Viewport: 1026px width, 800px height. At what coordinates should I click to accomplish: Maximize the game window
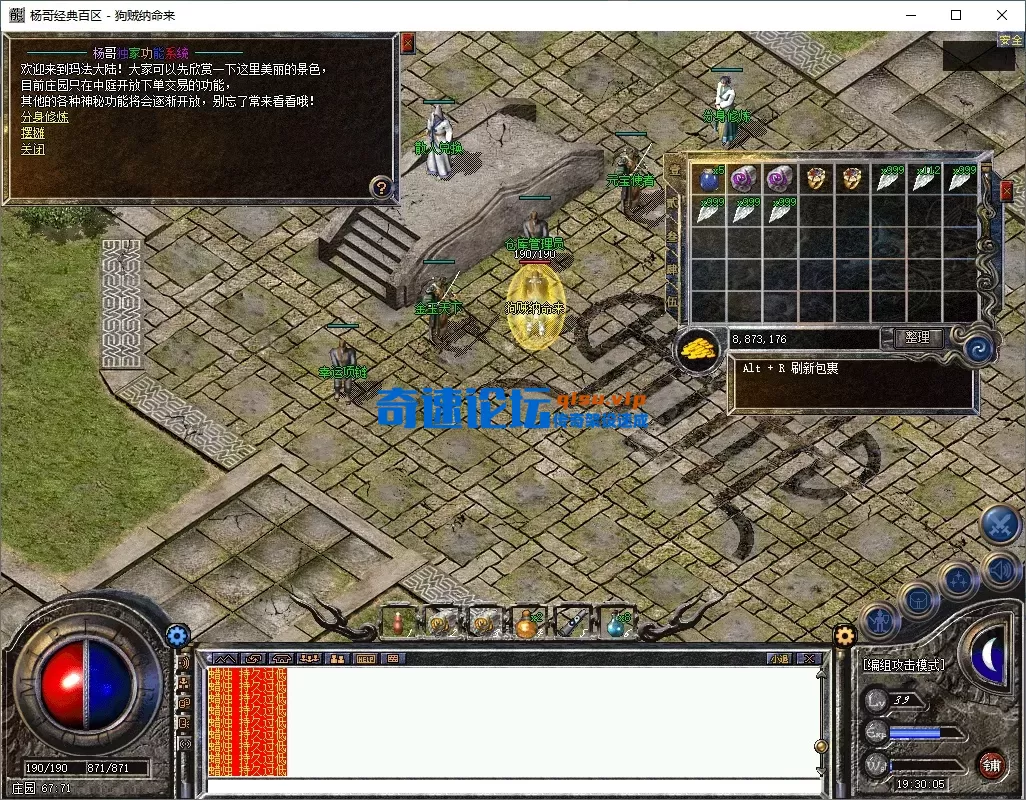(956, 15)
